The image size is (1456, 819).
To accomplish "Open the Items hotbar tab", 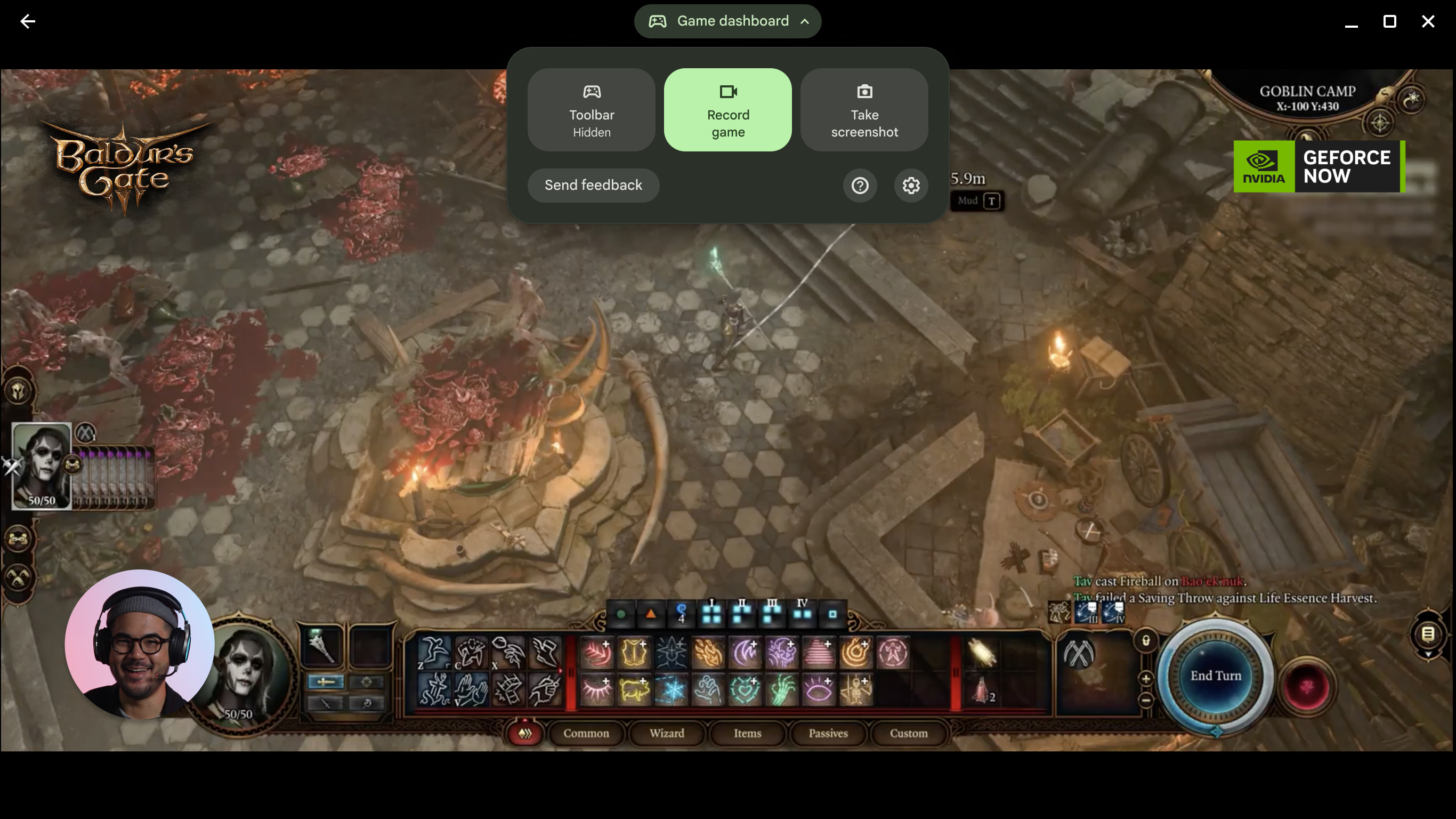I will [747, 733].
